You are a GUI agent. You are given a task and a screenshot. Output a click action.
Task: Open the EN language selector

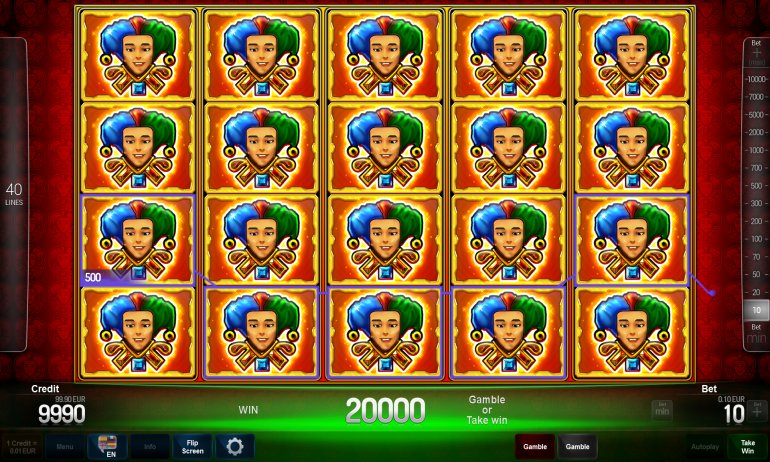(107, 446)
